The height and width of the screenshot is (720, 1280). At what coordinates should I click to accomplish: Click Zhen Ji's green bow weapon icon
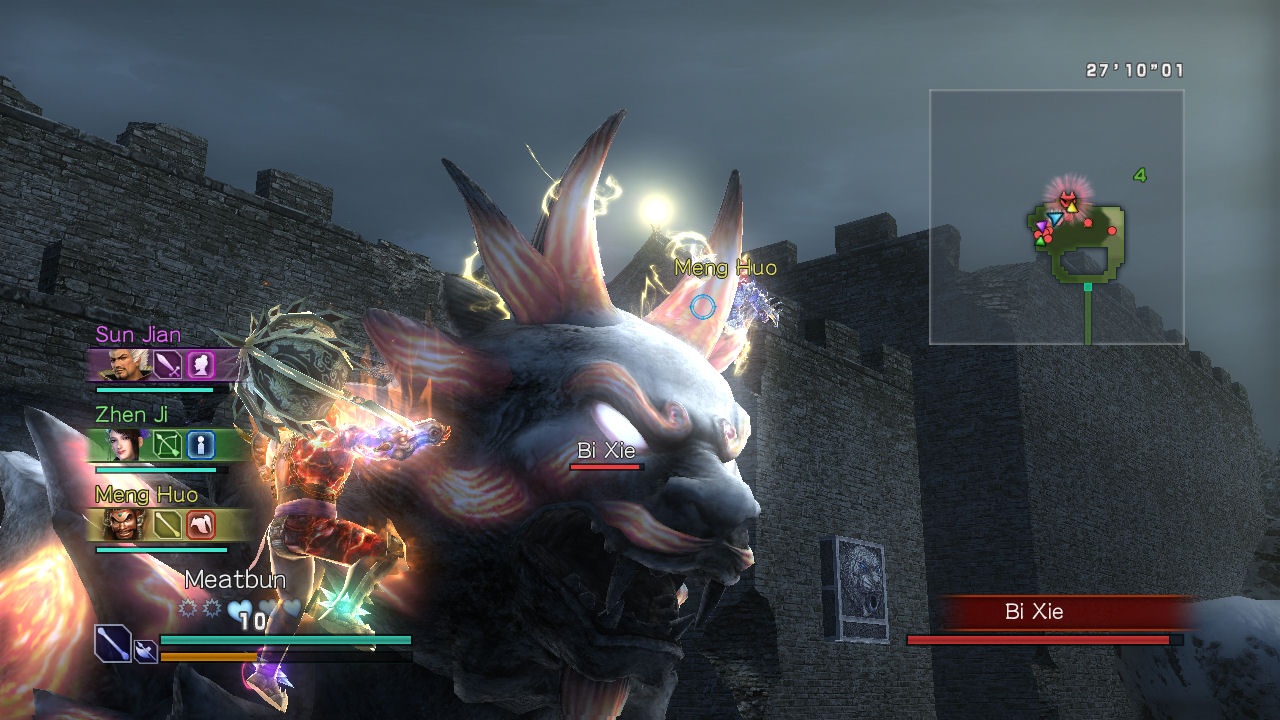[x=168, y=444]
